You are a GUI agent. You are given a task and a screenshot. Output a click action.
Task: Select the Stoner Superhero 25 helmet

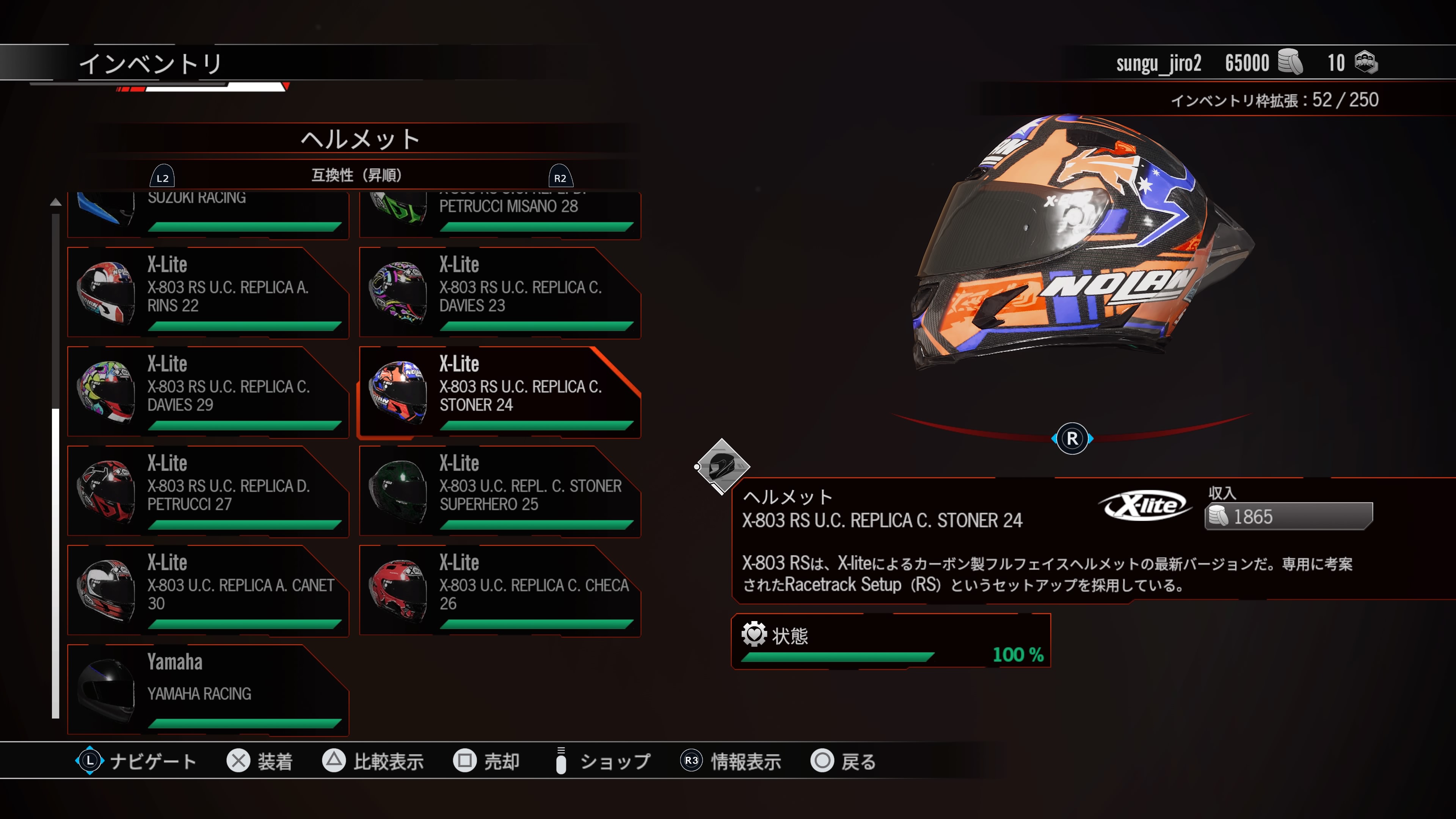(x=500, y=491)
